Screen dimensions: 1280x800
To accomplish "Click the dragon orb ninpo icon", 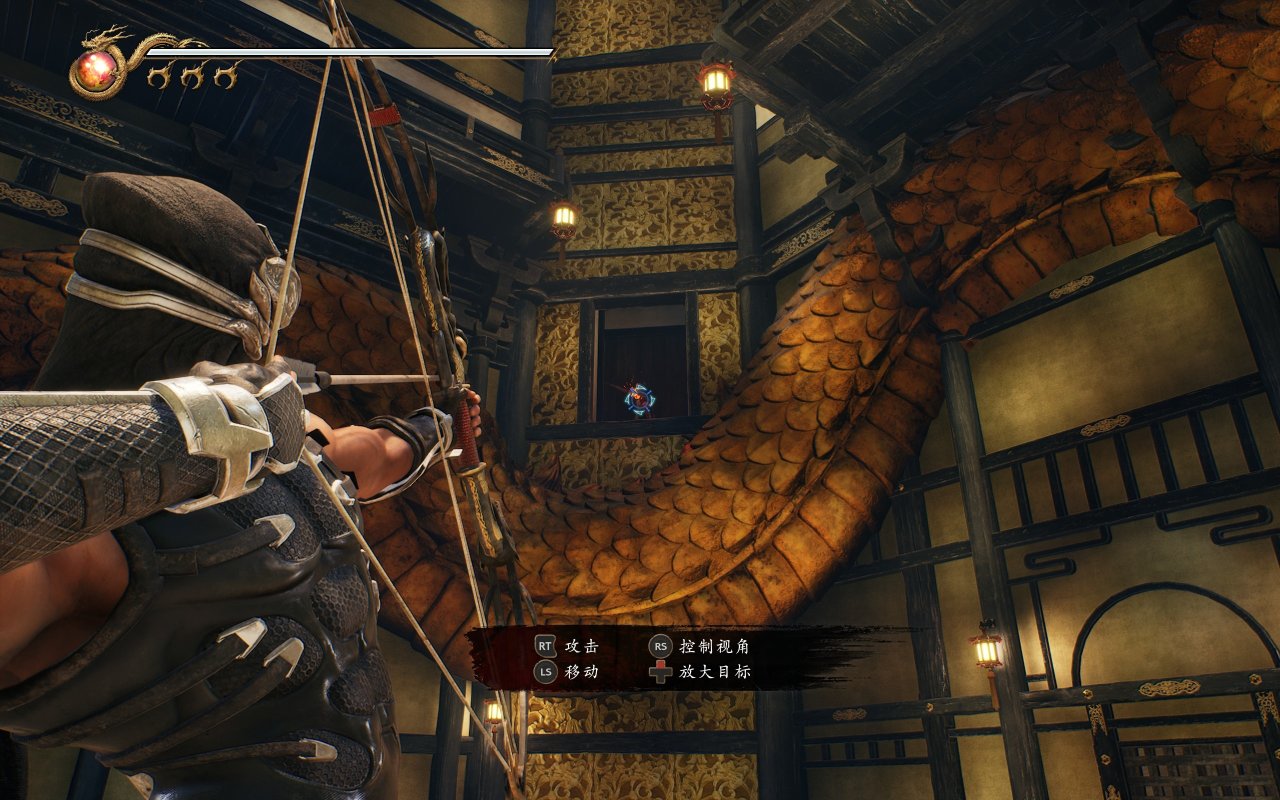I will coord(97,69).
